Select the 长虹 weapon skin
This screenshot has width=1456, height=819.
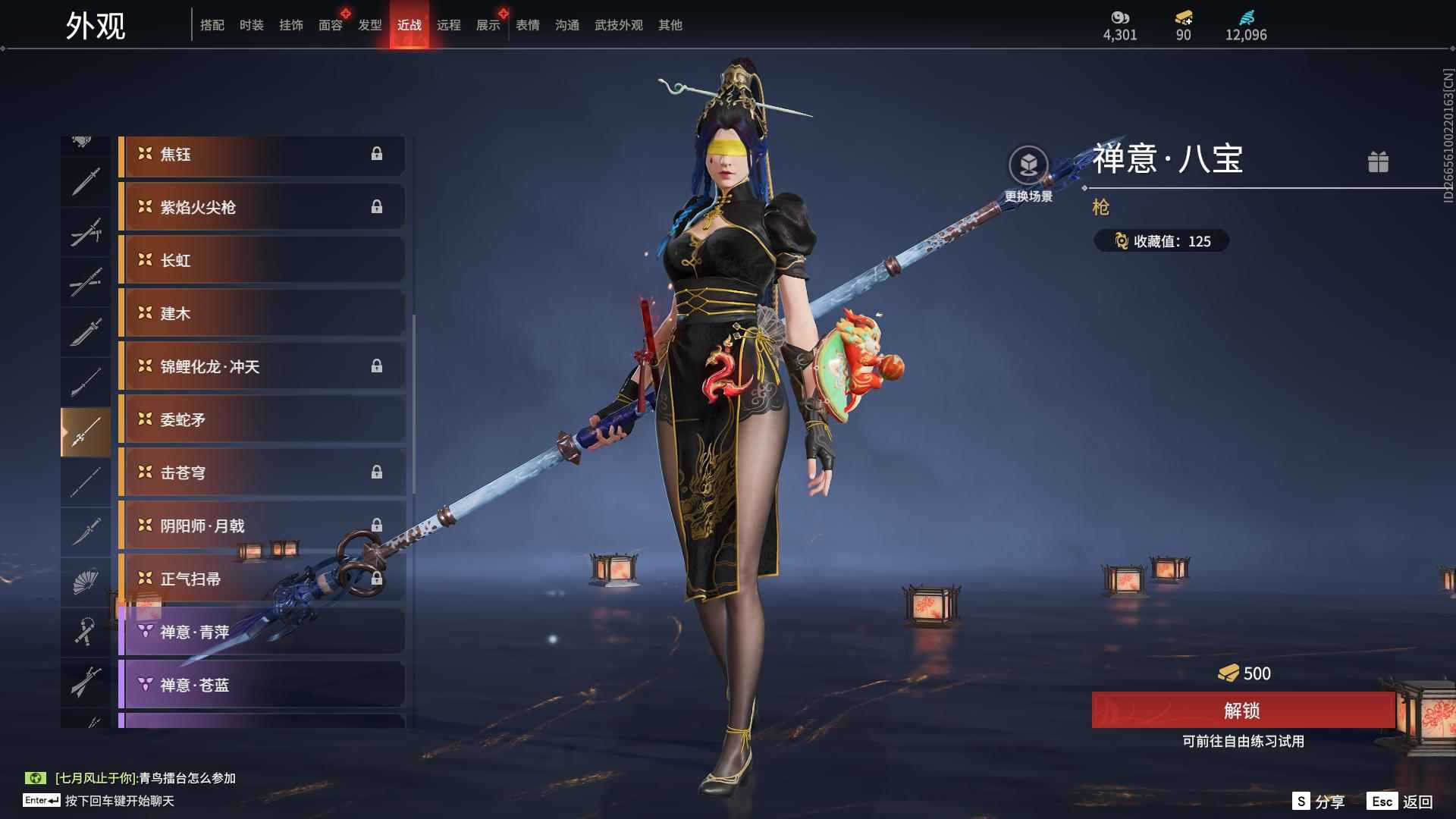pyautogui.click(x=262, y=260)
